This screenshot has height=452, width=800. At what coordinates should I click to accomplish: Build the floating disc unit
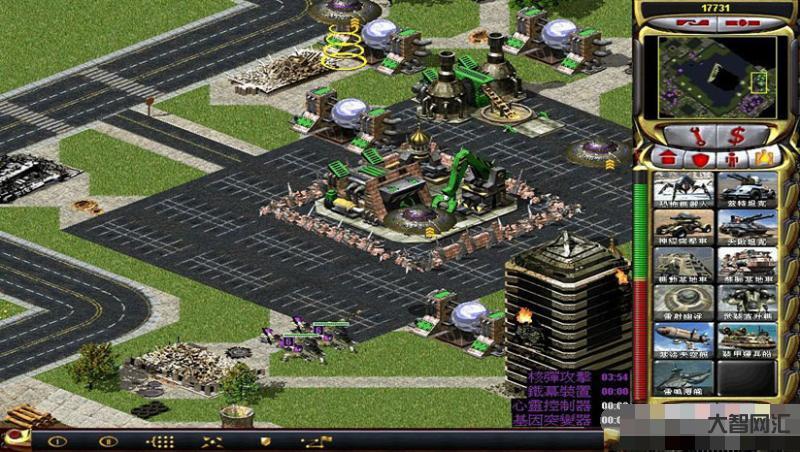tap(684, 302)
